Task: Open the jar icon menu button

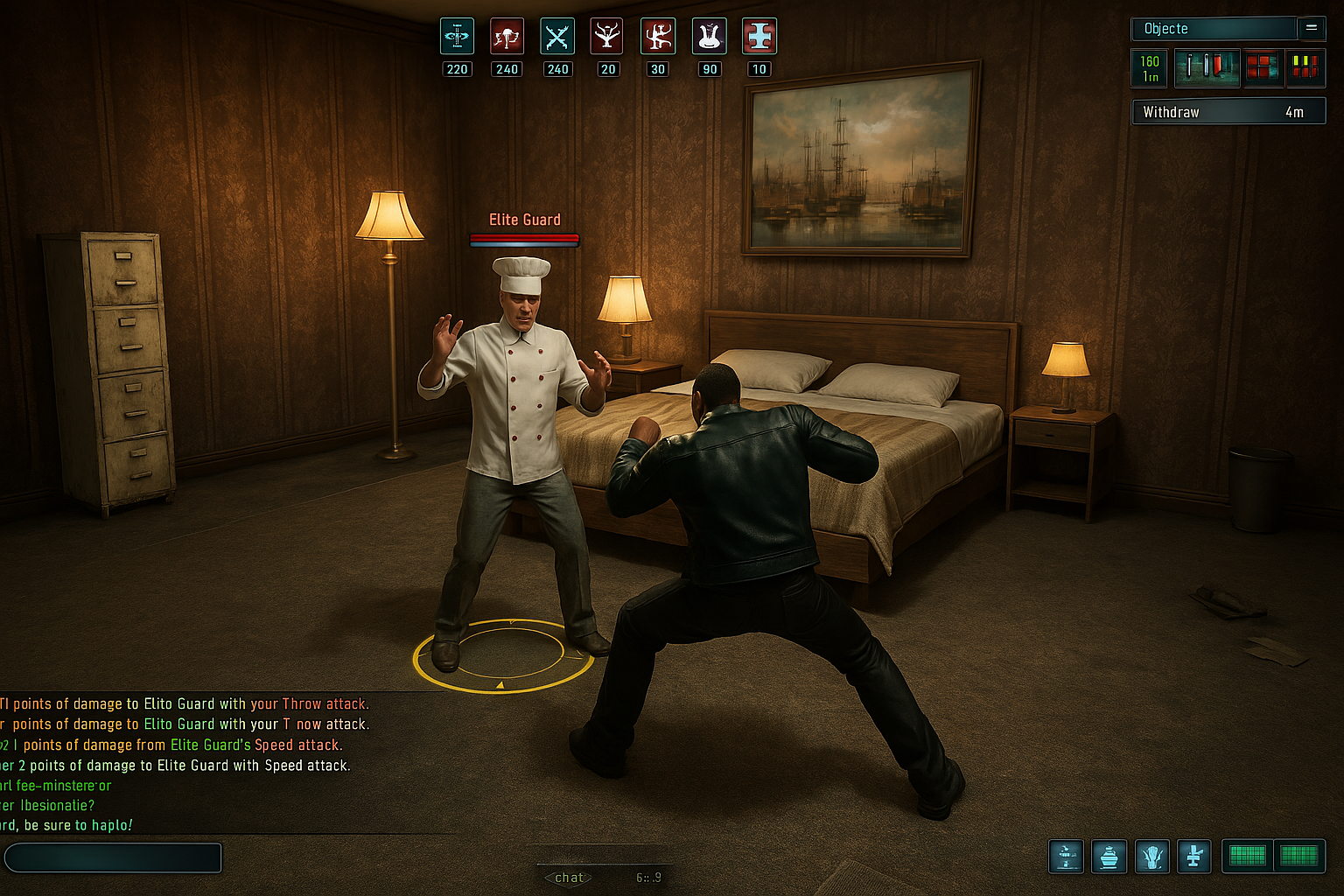Action: click(x=1109, y=857)
